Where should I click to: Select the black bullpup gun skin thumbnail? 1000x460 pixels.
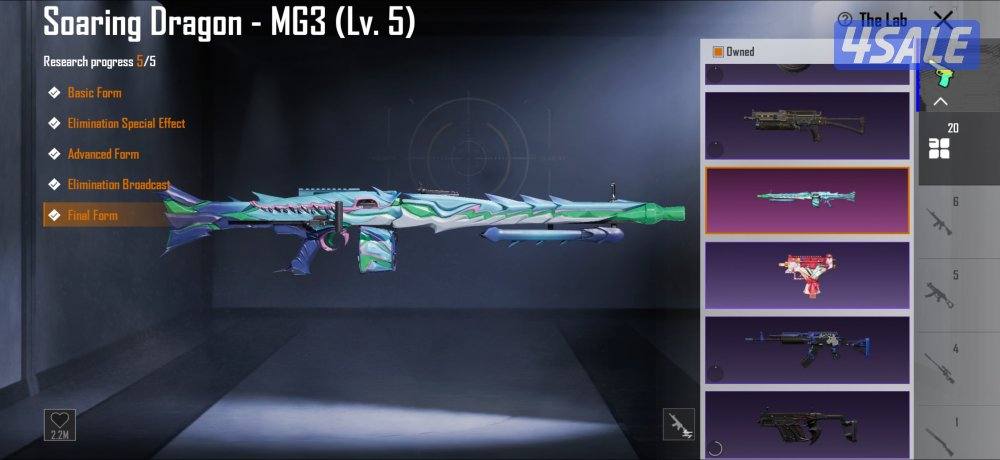coord(807,124)
